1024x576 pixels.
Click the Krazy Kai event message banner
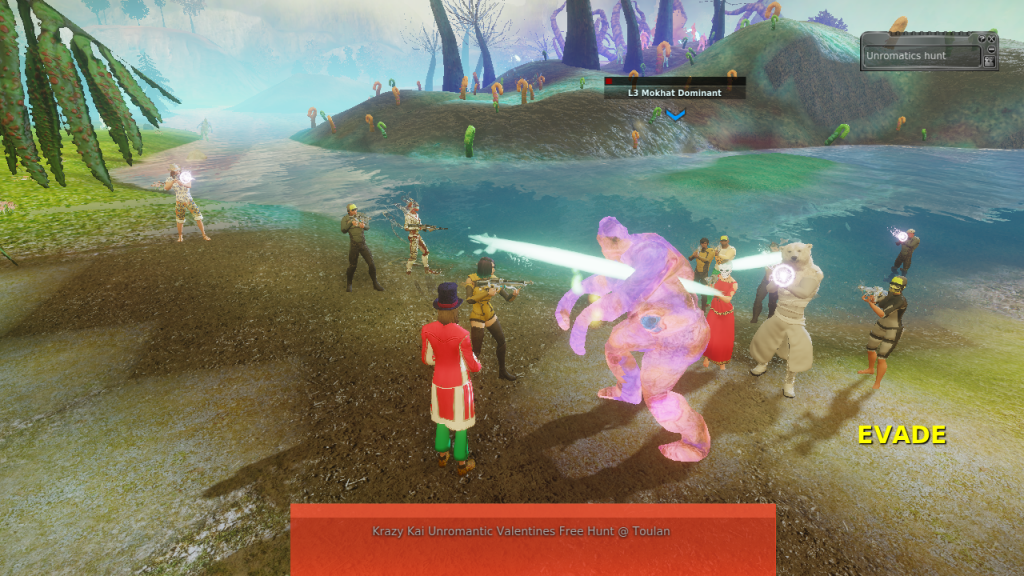532,532
